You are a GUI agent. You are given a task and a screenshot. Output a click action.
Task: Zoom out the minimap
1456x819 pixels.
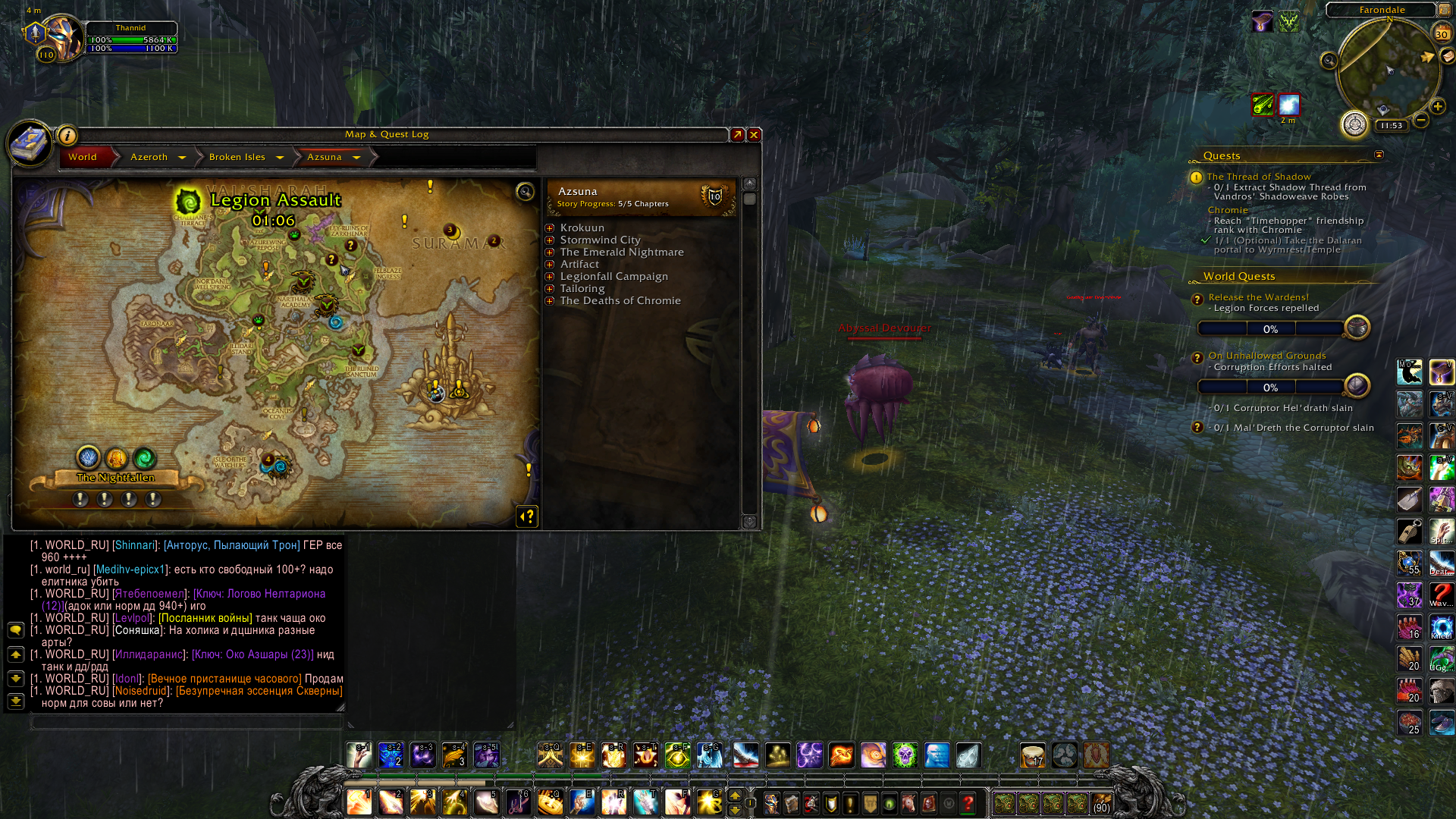tap(1421, 121)
